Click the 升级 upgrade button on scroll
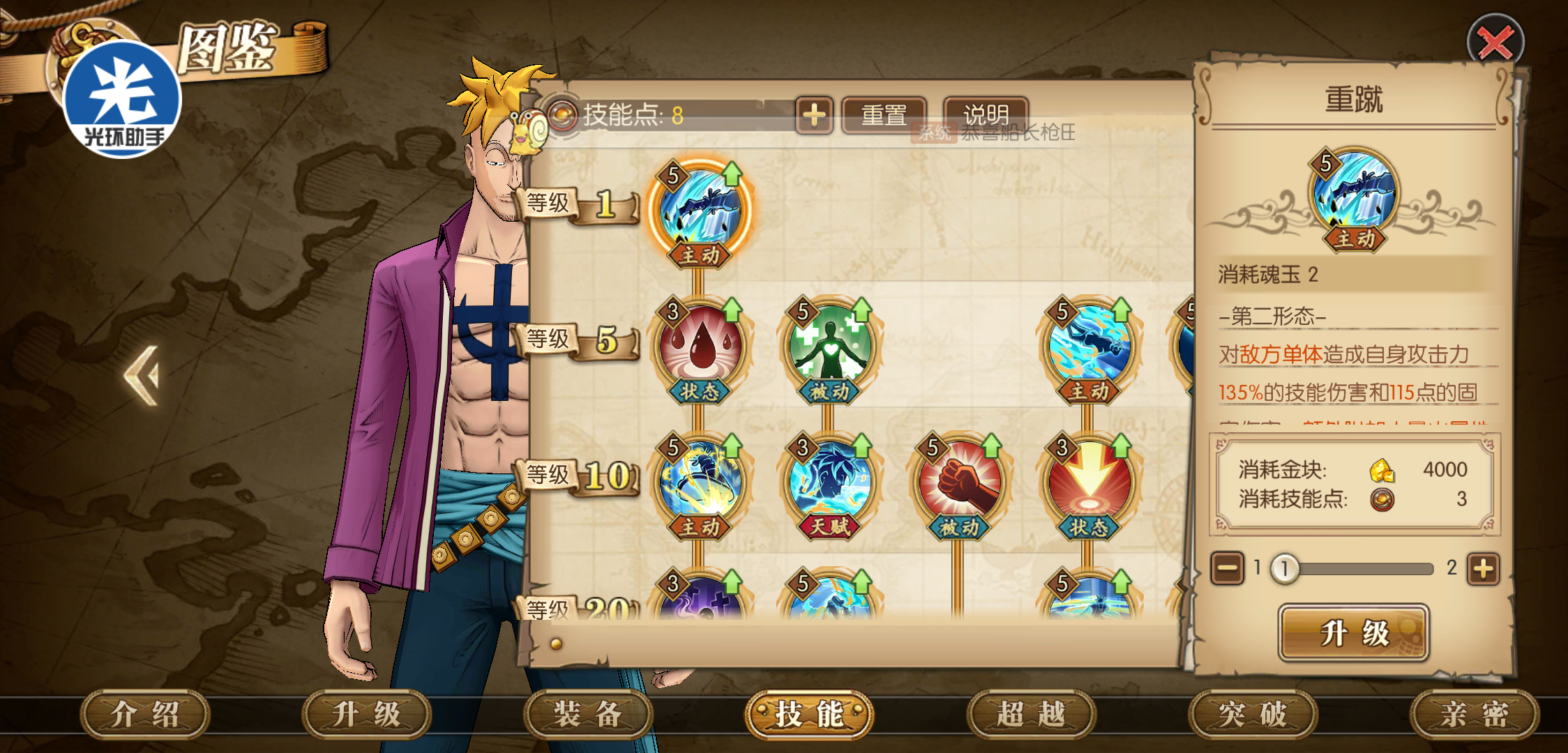Screen dimensions: 1568x753 (1354, 633)
